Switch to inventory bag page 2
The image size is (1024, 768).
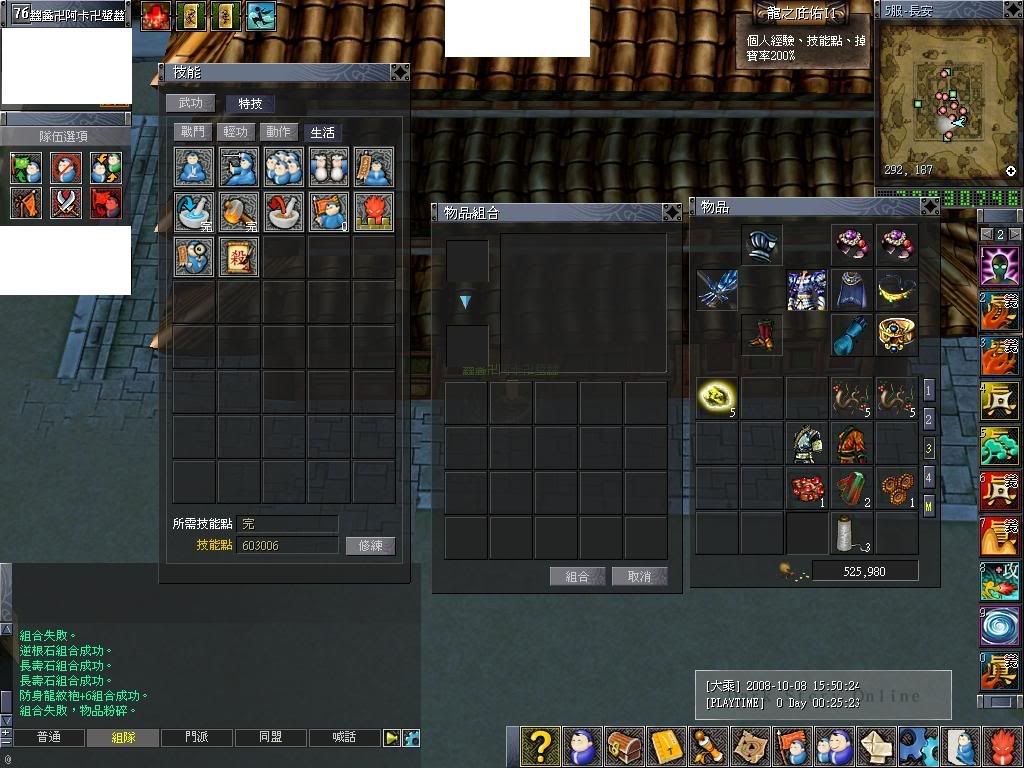tap(929, 419)
